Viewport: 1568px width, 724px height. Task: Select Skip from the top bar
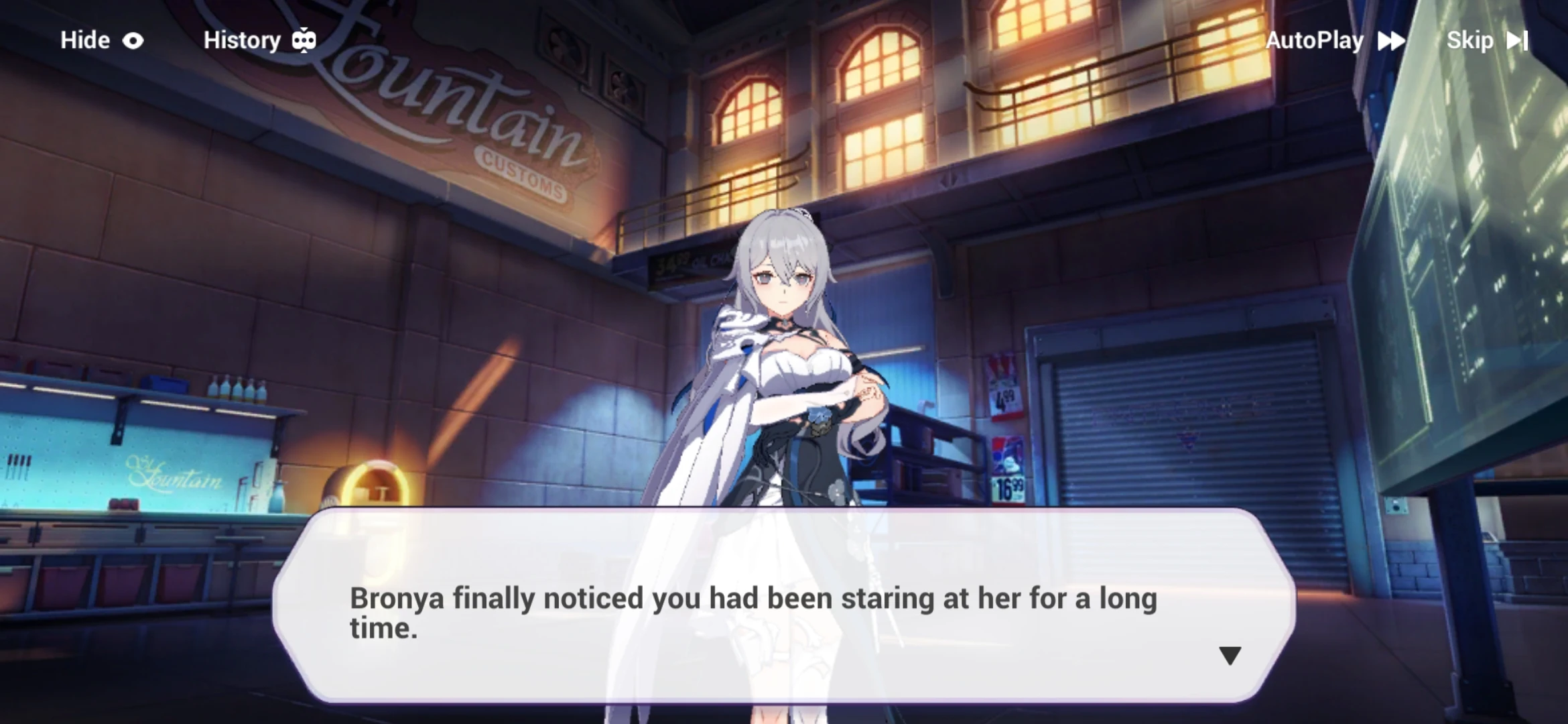[x=1472, y=40]
